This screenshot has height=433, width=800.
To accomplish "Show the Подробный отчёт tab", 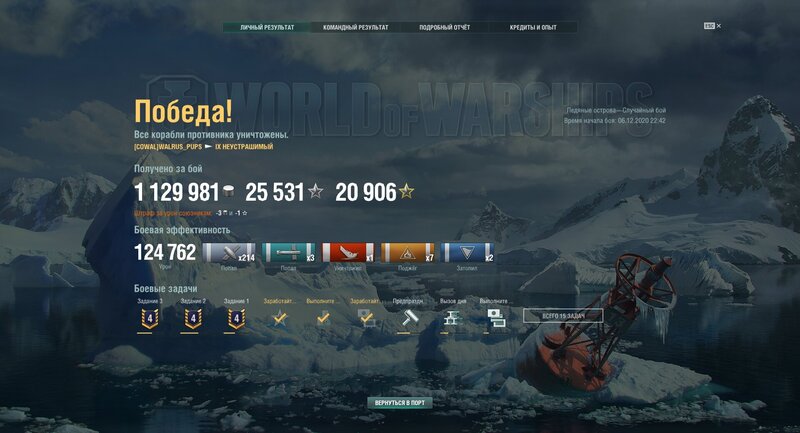I will tap(444, 27).
